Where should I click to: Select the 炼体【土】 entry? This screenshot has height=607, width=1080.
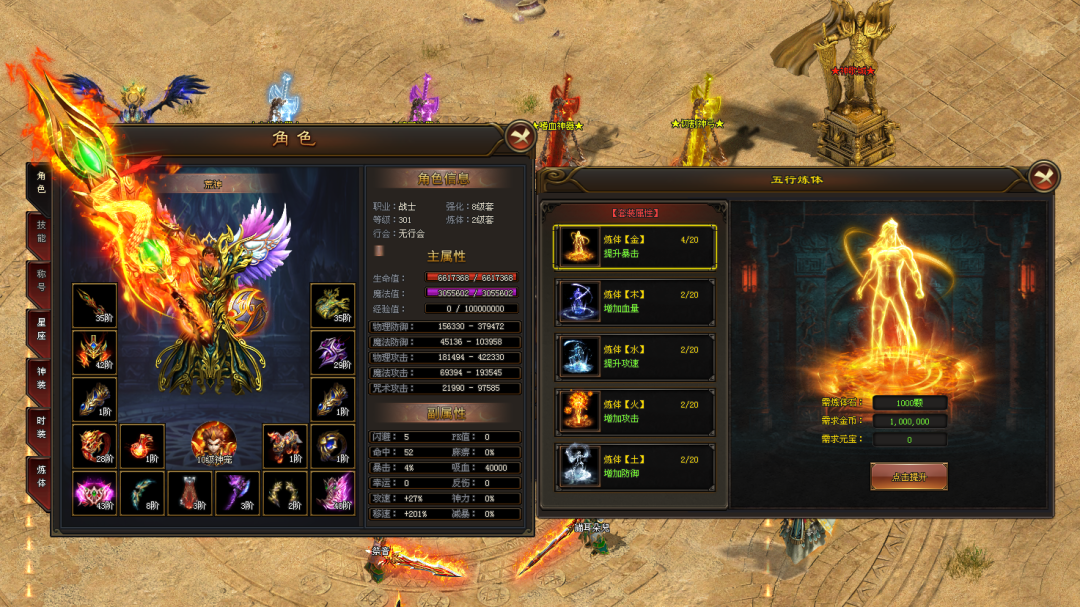(x=635, y=466)
